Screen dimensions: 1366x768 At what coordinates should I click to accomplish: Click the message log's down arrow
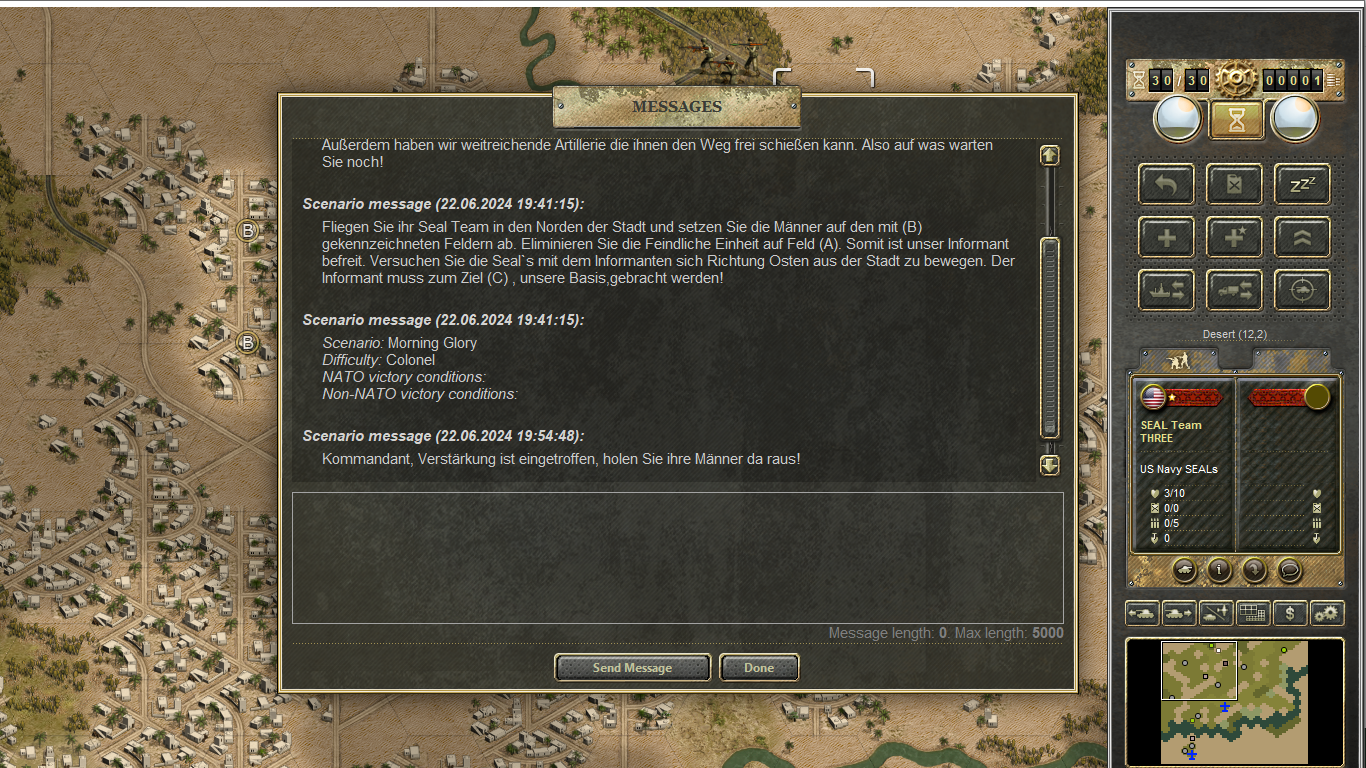pos(1049,465)
